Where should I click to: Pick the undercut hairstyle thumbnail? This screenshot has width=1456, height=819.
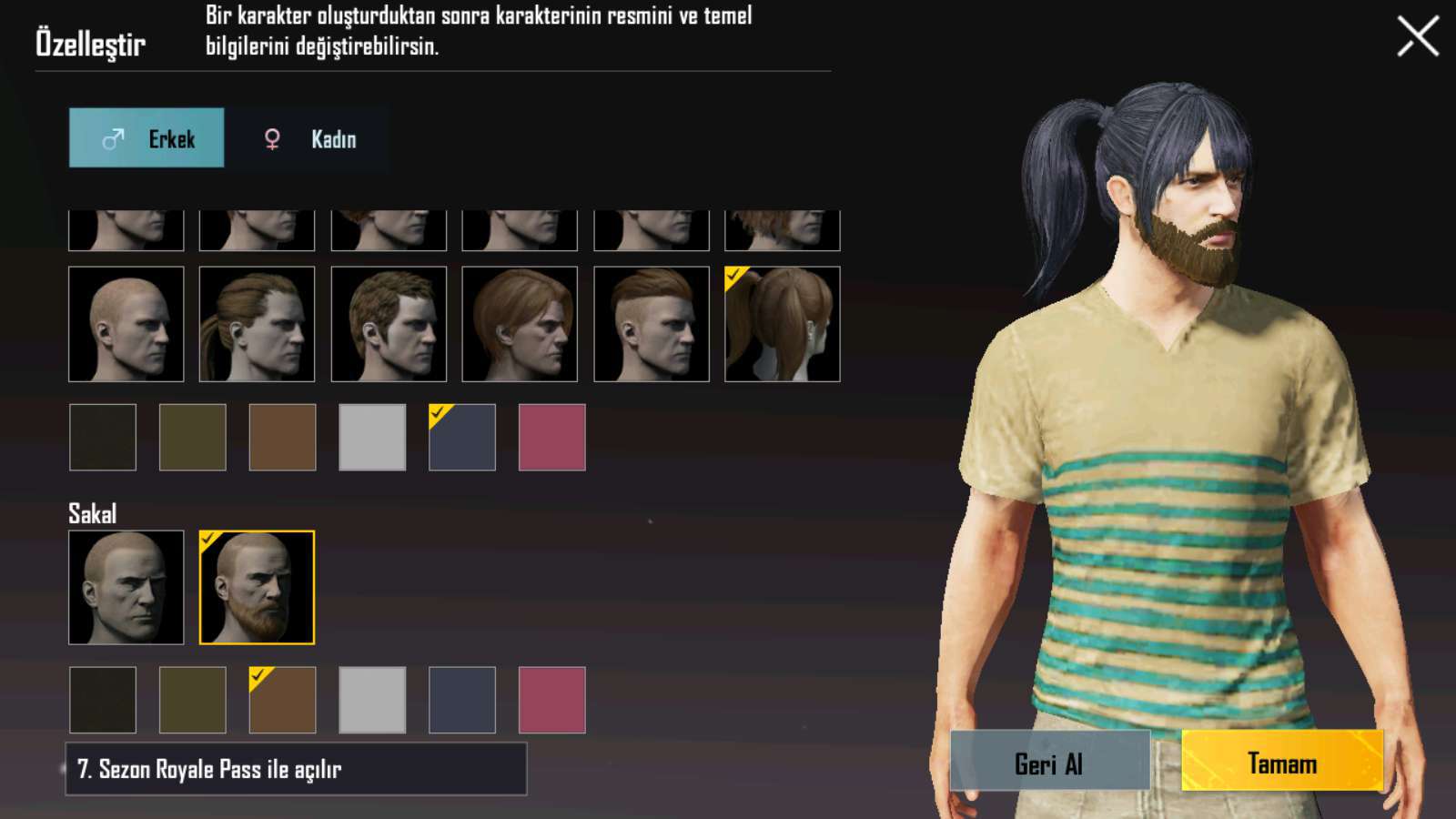point(651,324)
